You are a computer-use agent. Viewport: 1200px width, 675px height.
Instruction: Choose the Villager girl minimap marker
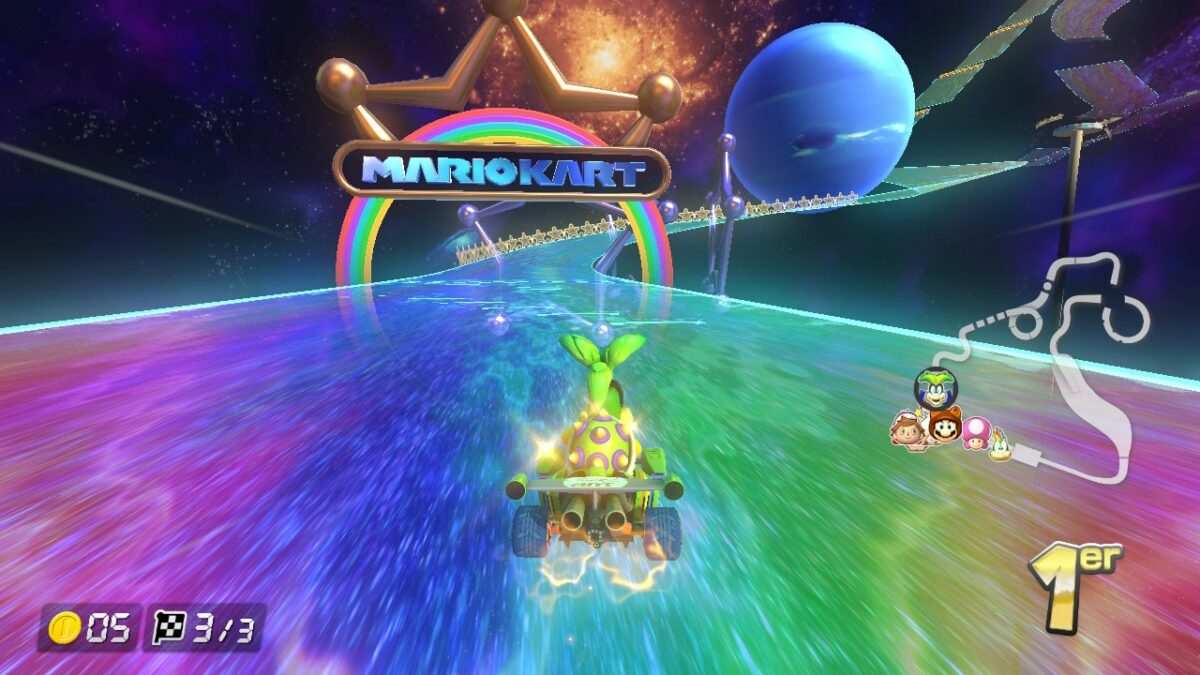[x=907, y=431]
